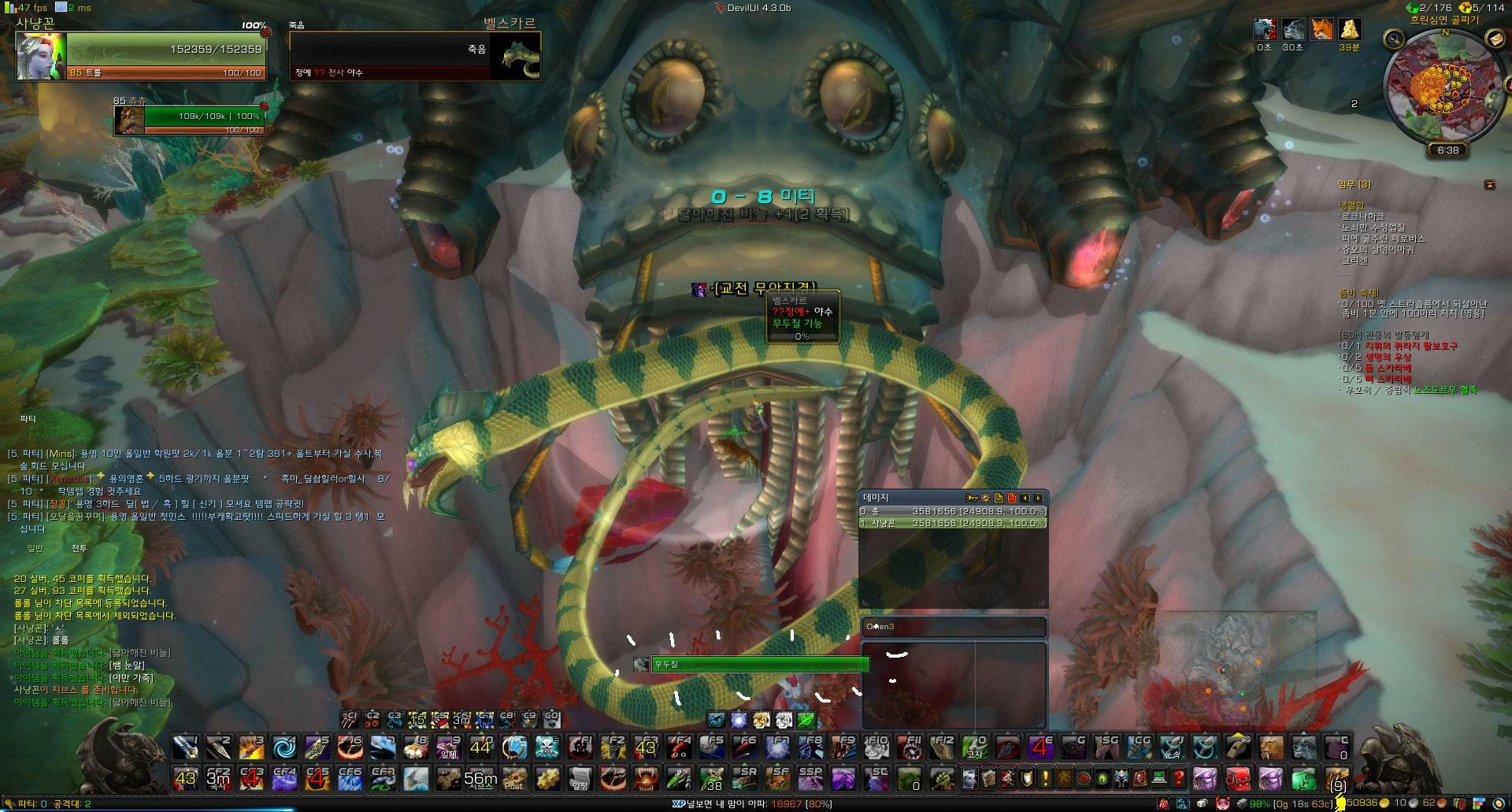This screenshot has height=812, width=1512.
Task: Select the cheese buff icon
Action: click(1350, 29)
